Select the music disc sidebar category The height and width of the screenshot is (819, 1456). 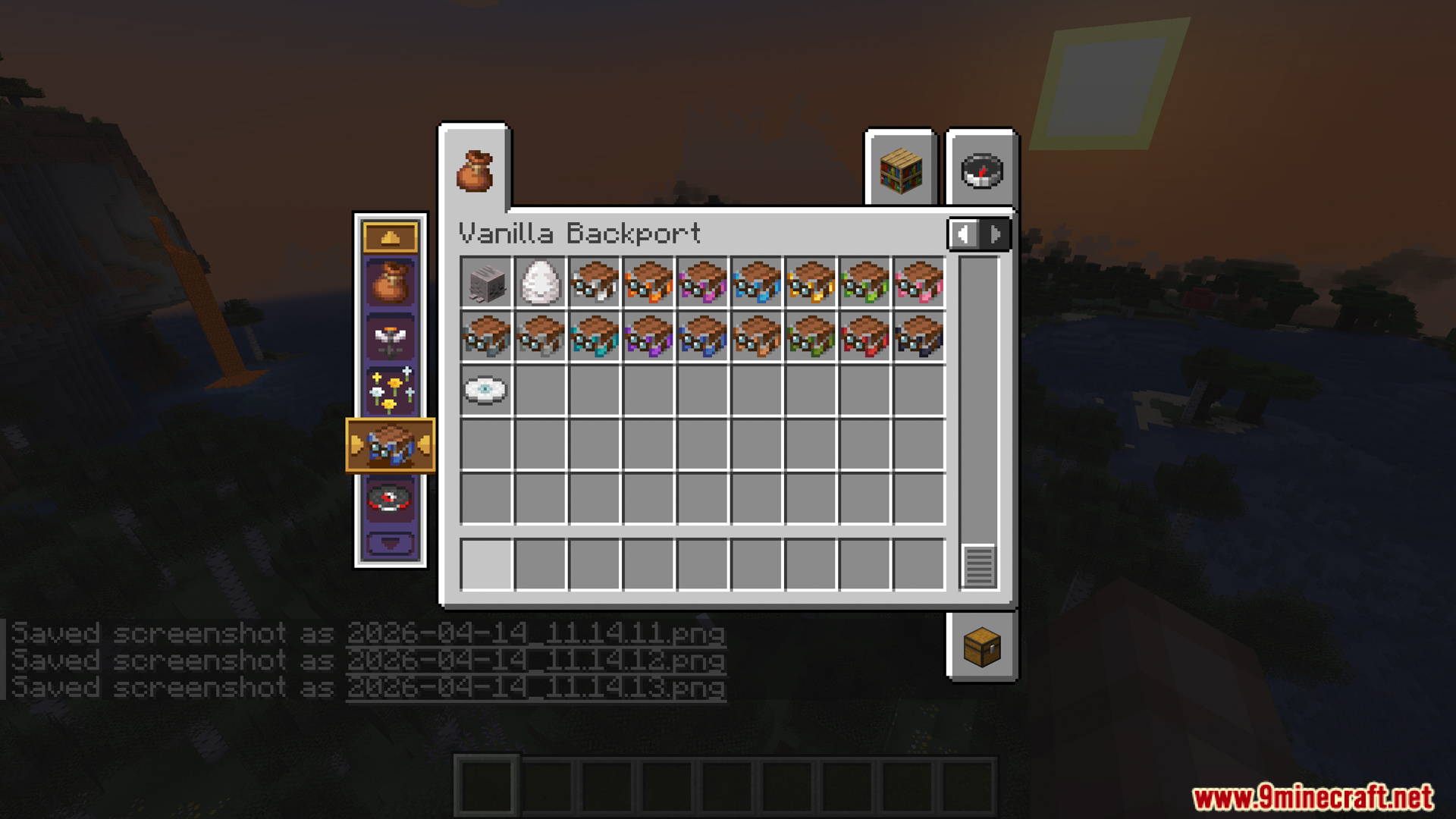coord(391,498)
